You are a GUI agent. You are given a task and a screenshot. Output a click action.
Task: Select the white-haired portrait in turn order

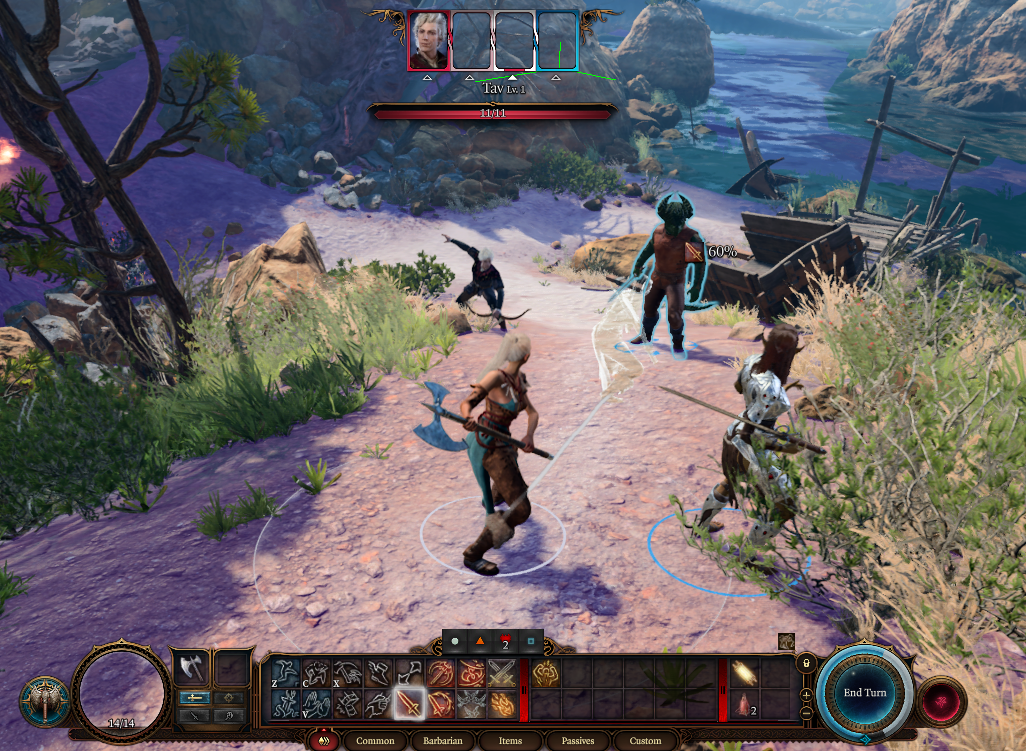(x=429, y=41)
